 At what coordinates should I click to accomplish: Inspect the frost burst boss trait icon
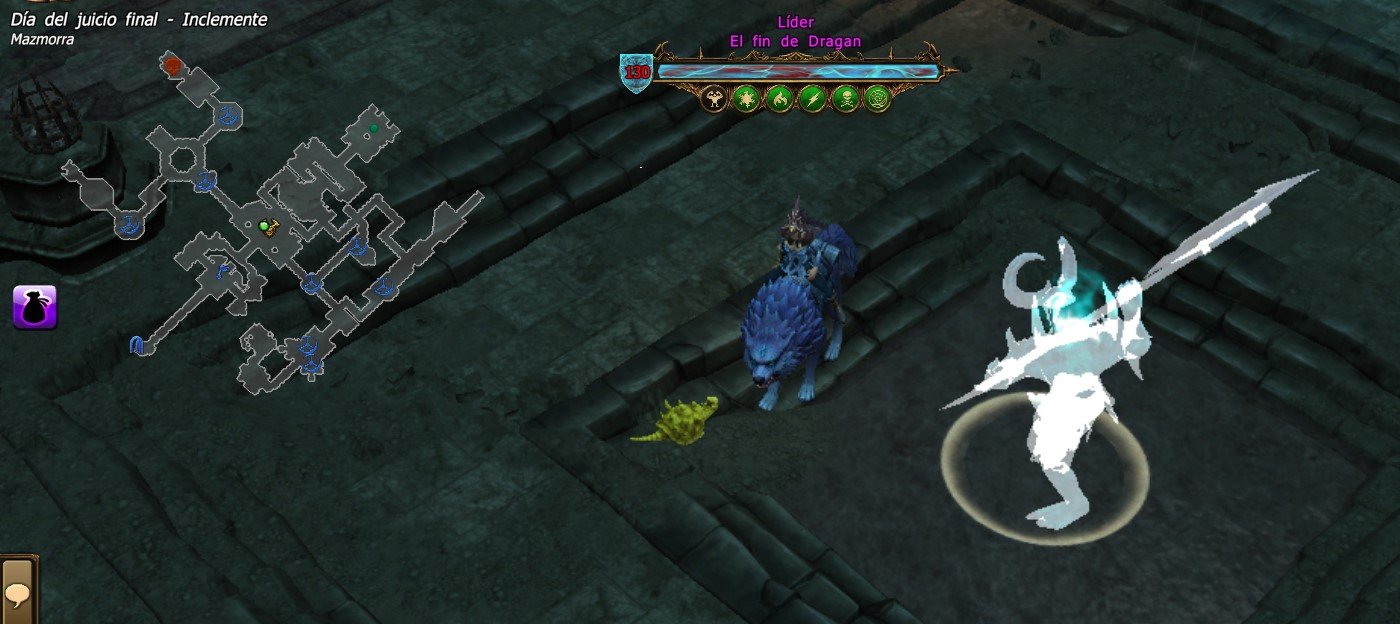click(746, 98)
